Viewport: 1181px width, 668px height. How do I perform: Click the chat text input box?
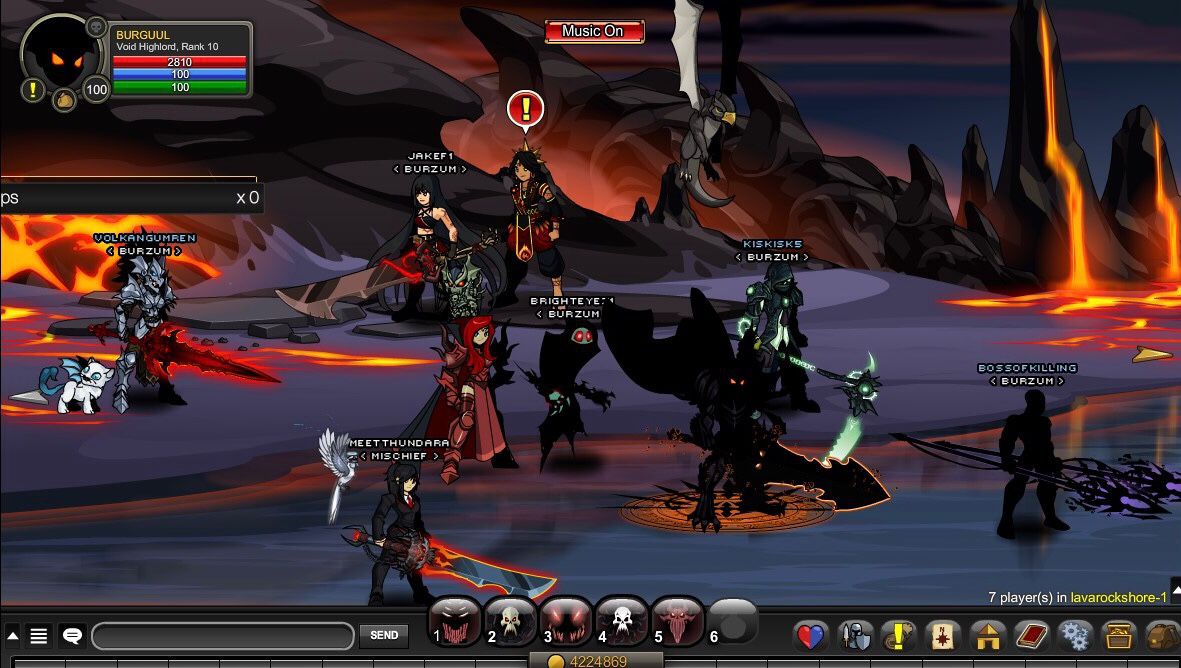tap(222, 636)
